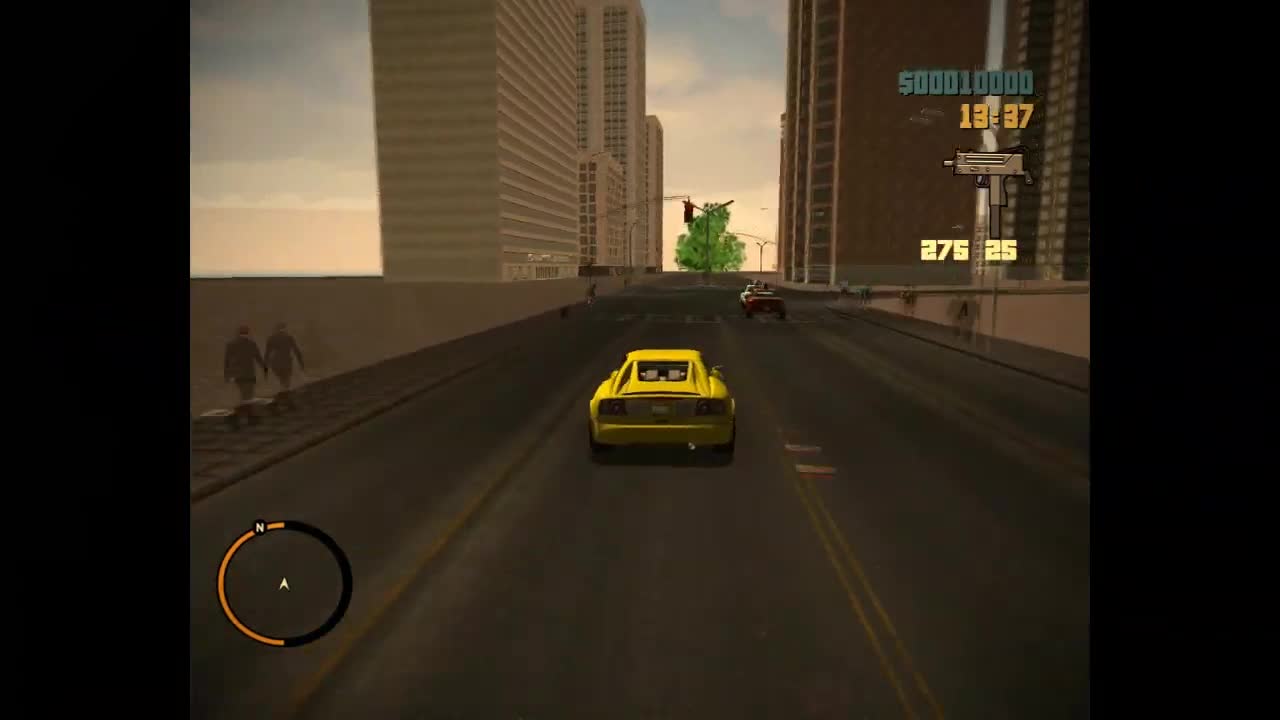The image size is (1280, 720).
Task: Click the player arrow on the radar
Action: tap(284, 584)
